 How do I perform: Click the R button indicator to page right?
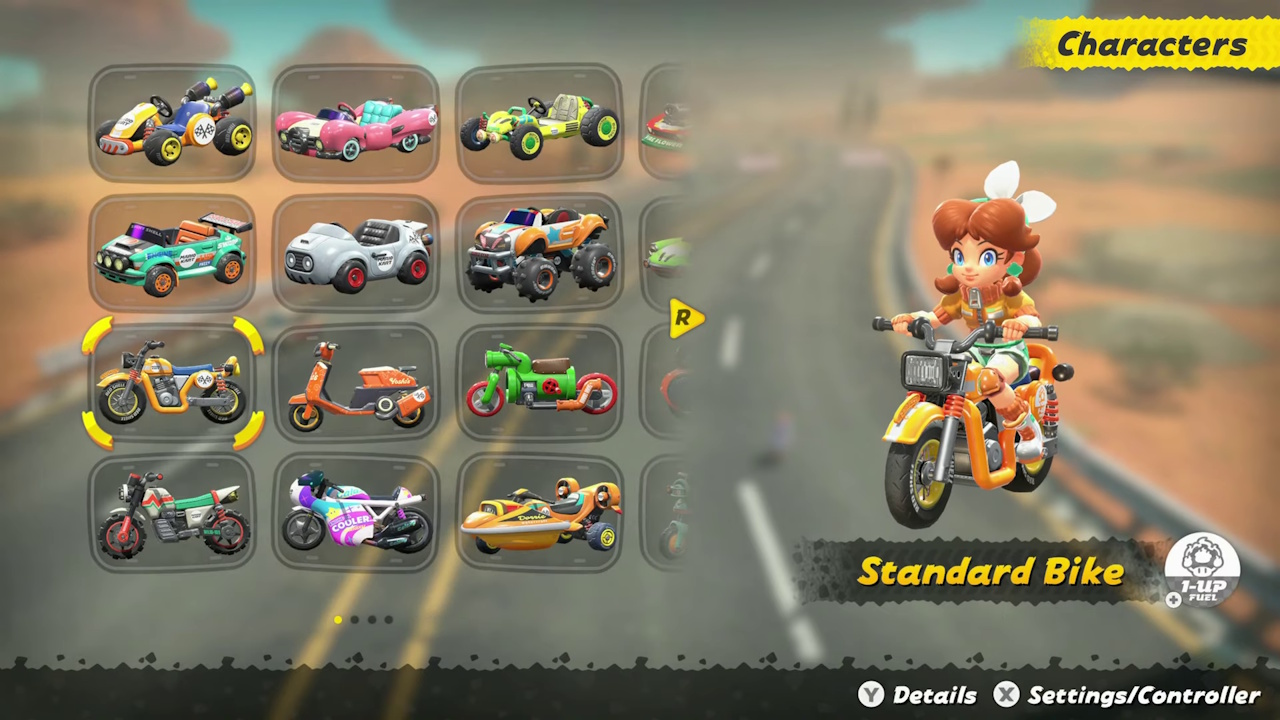point(686,318)
